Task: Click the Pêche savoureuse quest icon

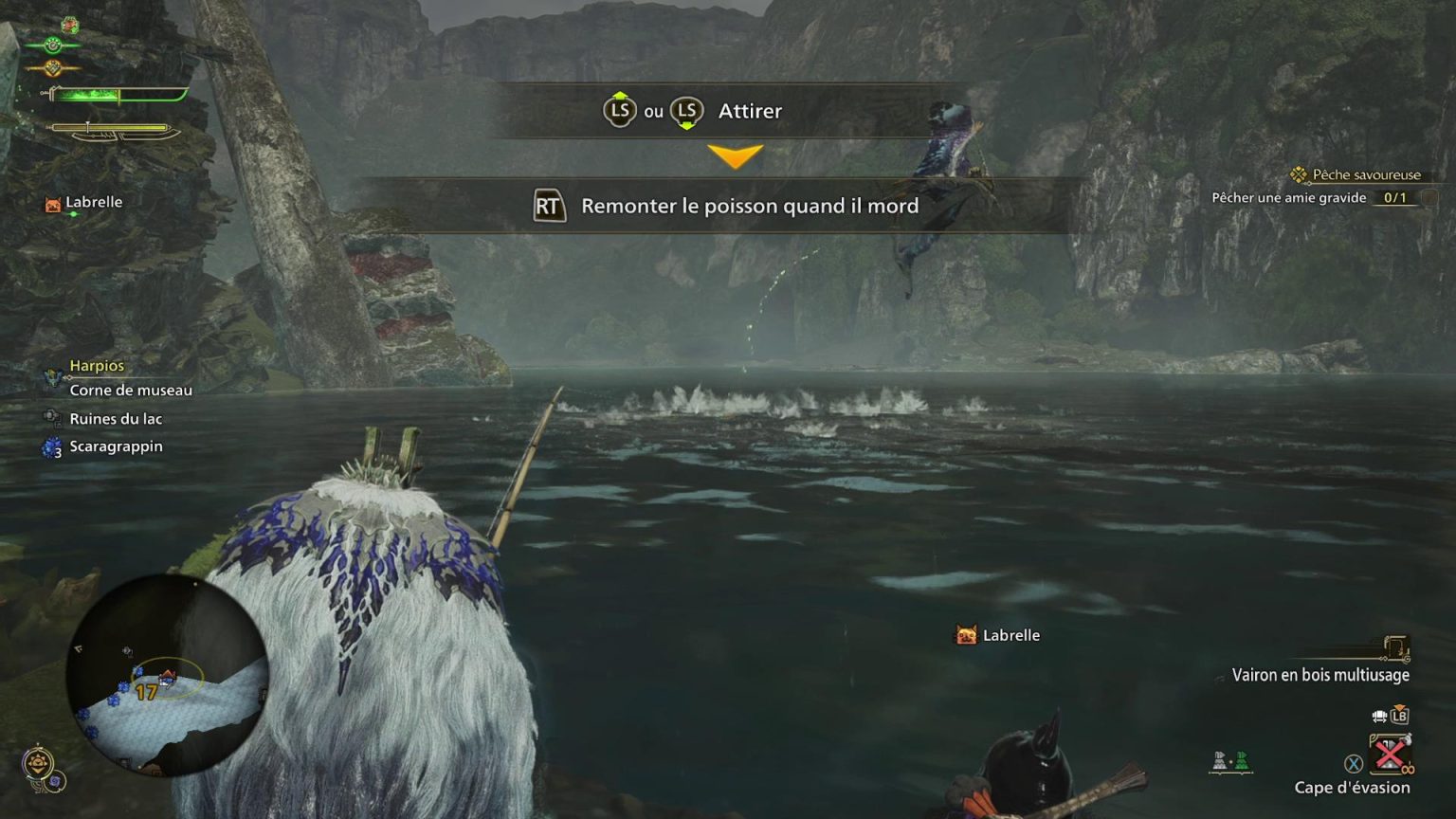Action: coord(1298,174)
